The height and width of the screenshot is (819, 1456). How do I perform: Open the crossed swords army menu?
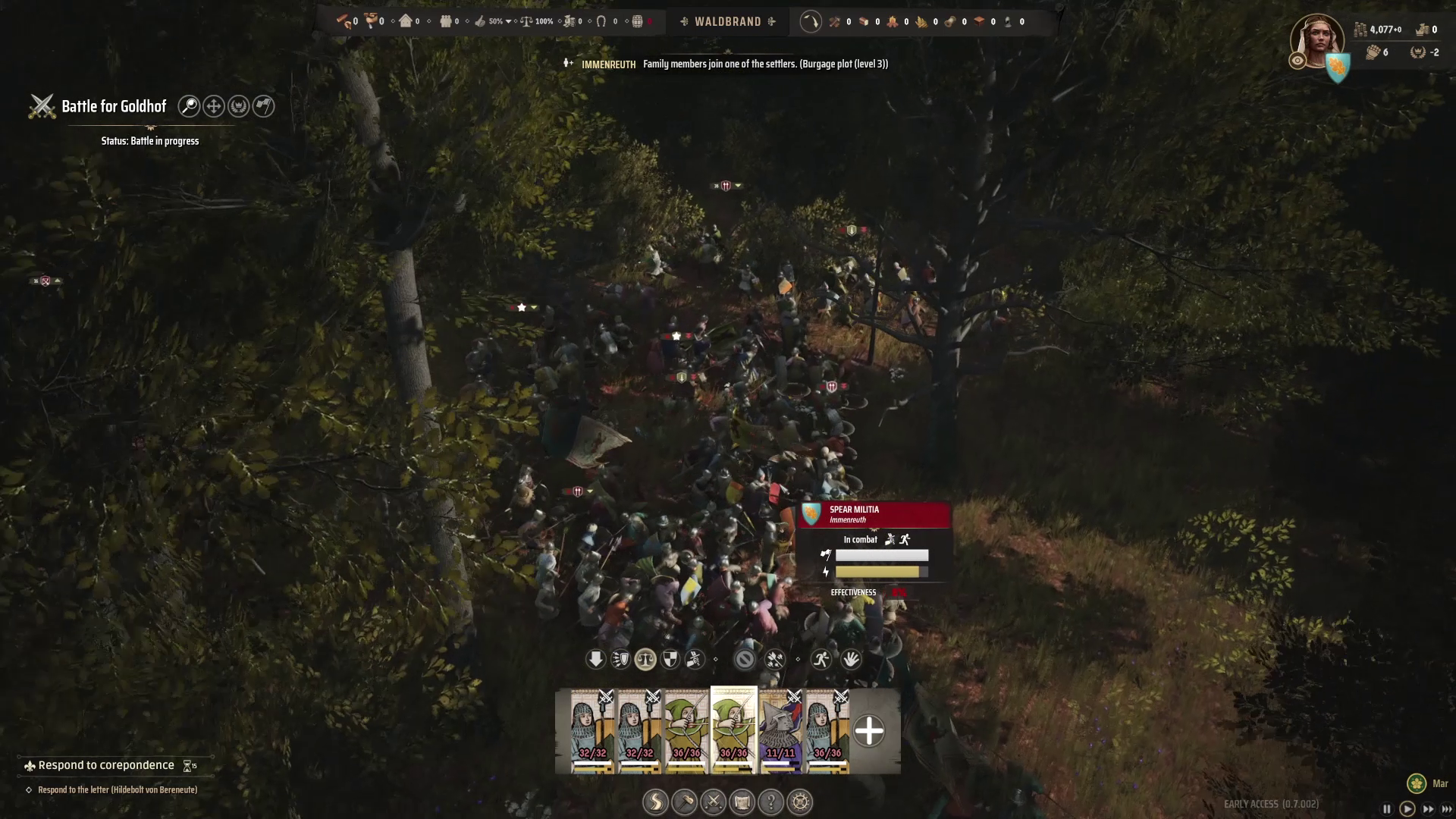tap(713, 802)
